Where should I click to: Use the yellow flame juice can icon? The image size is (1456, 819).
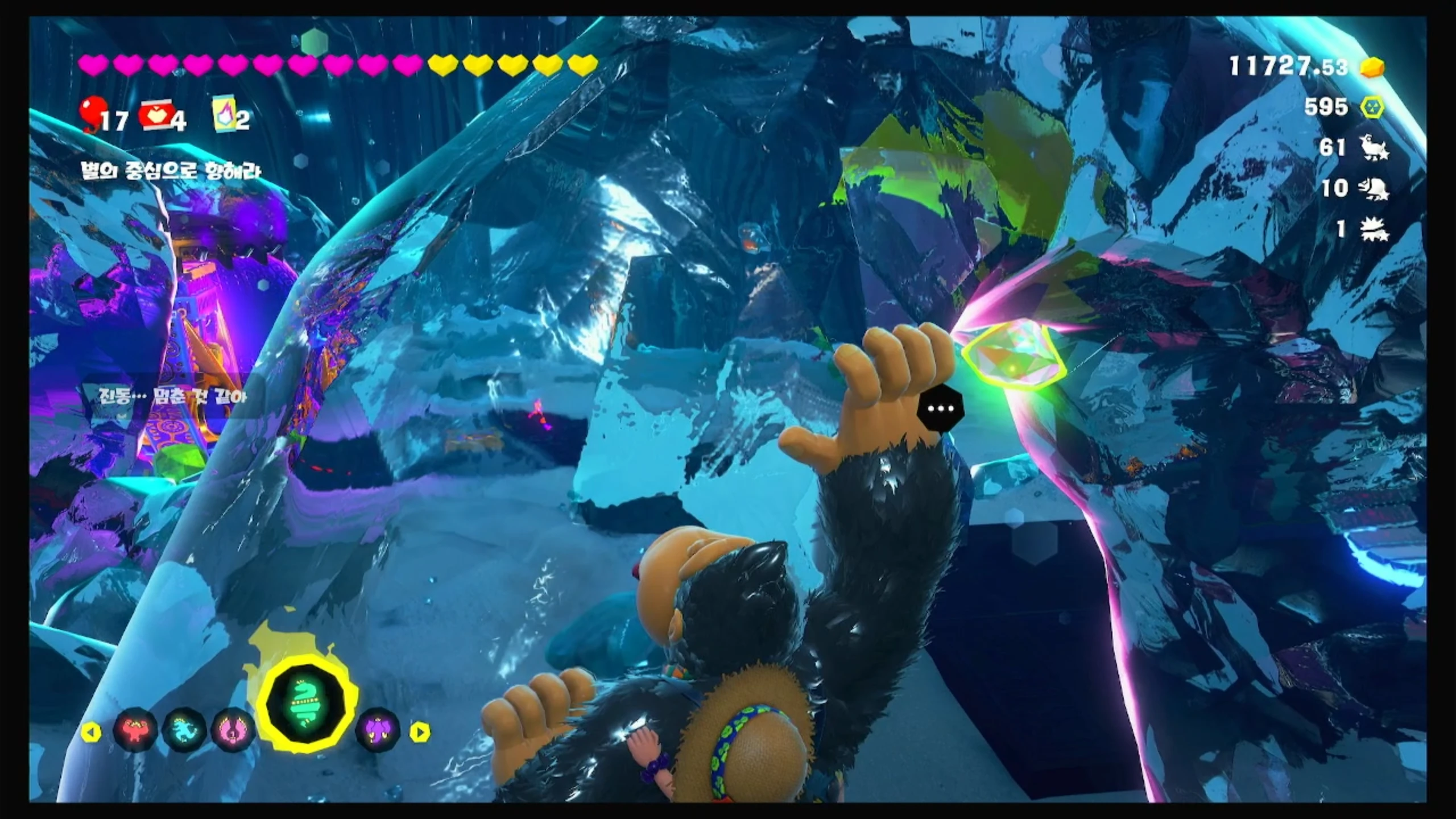pyautogui.click(x=223, y=114)
